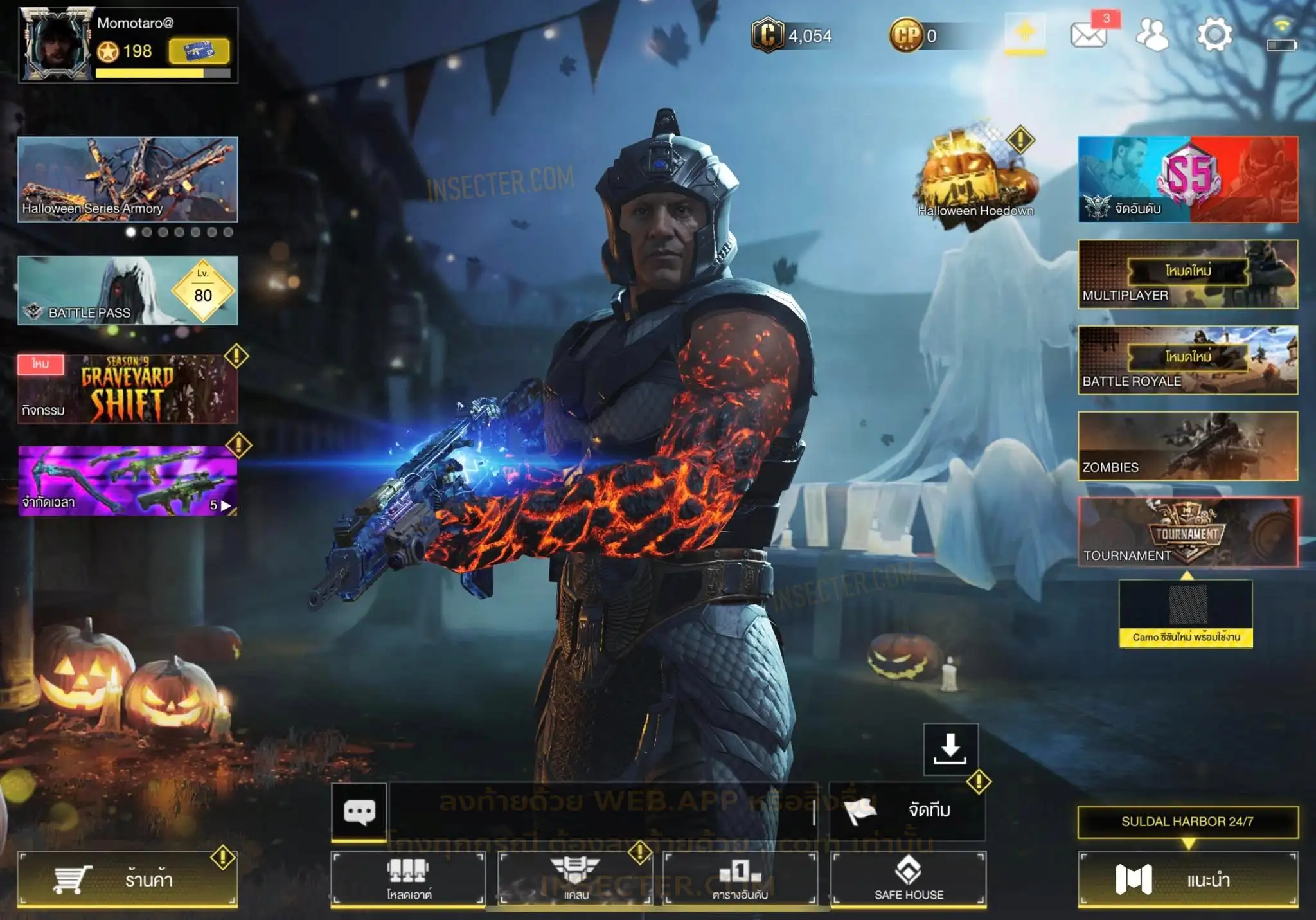Select the Battle Royale mode
This screenshot has width=1316, height=920.
point(1187,360)
